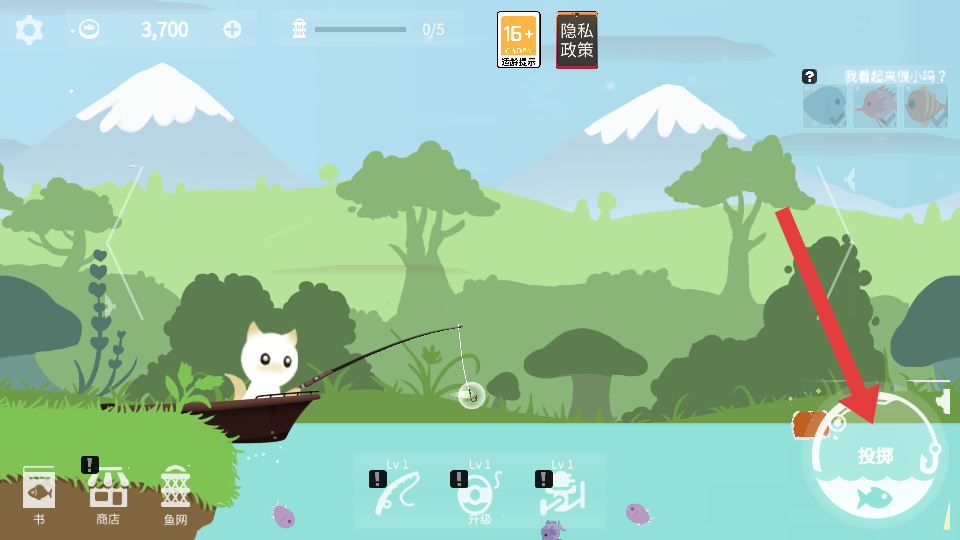Upgrade the fishing rod Lv 1

coord(398,492)
